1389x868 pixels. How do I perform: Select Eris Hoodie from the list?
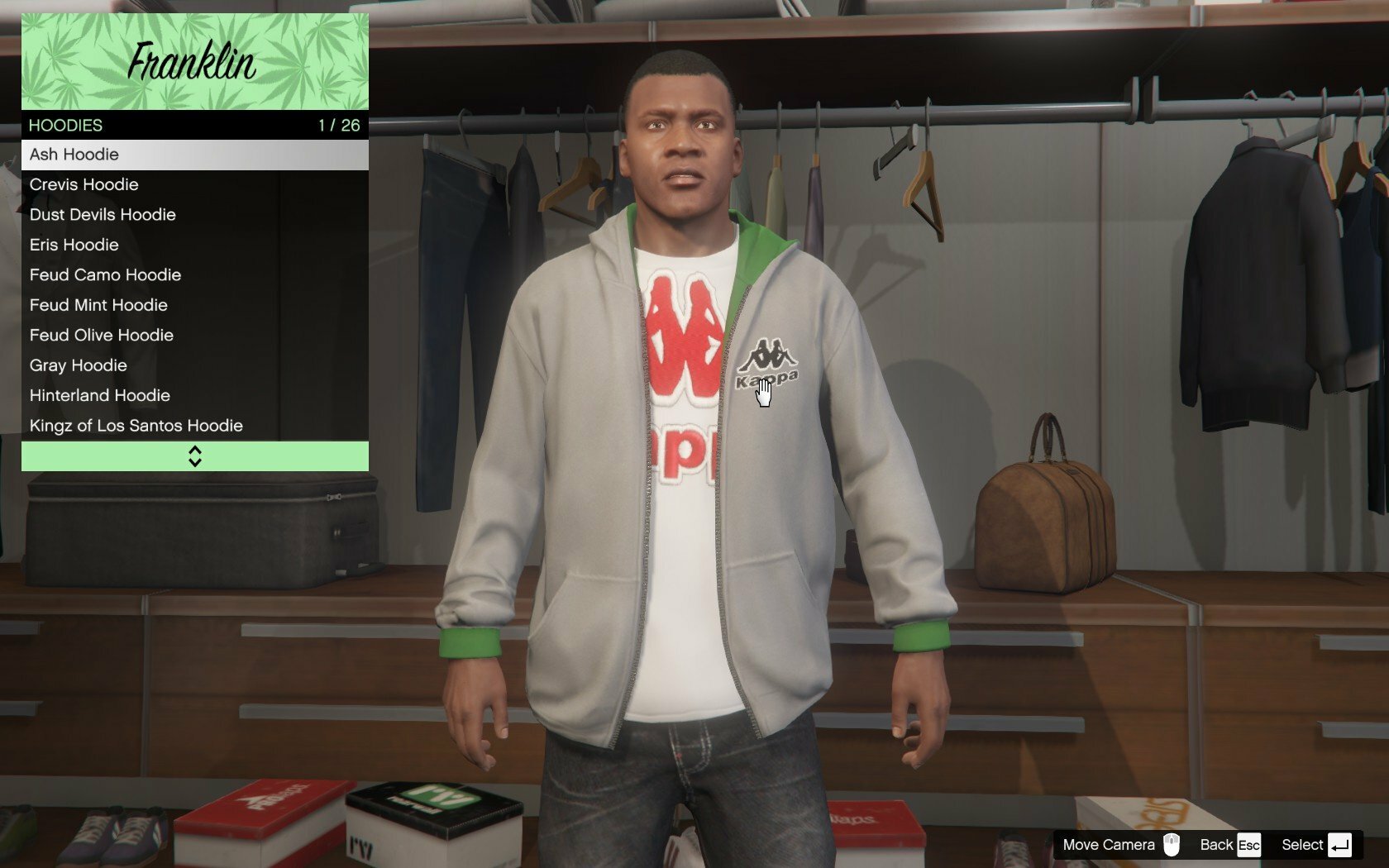[x=194, y=245]
